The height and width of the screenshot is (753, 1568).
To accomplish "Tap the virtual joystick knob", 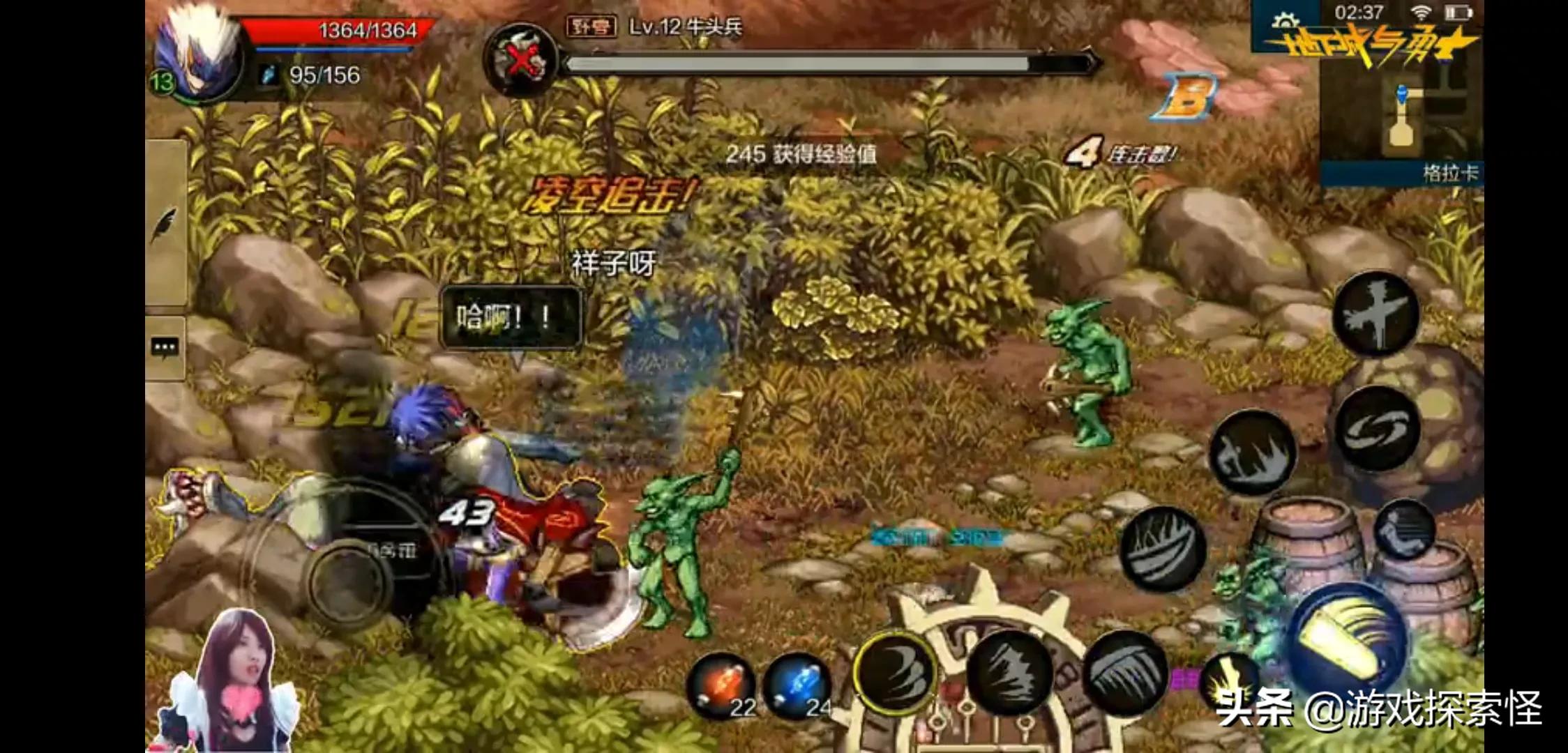I will coord(350,581).
